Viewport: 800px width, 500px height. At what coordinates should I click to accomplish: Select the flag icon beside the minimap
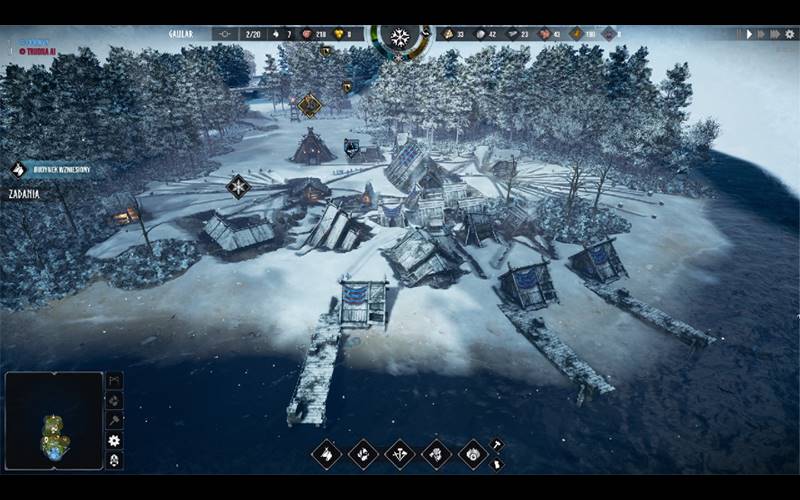114,381
